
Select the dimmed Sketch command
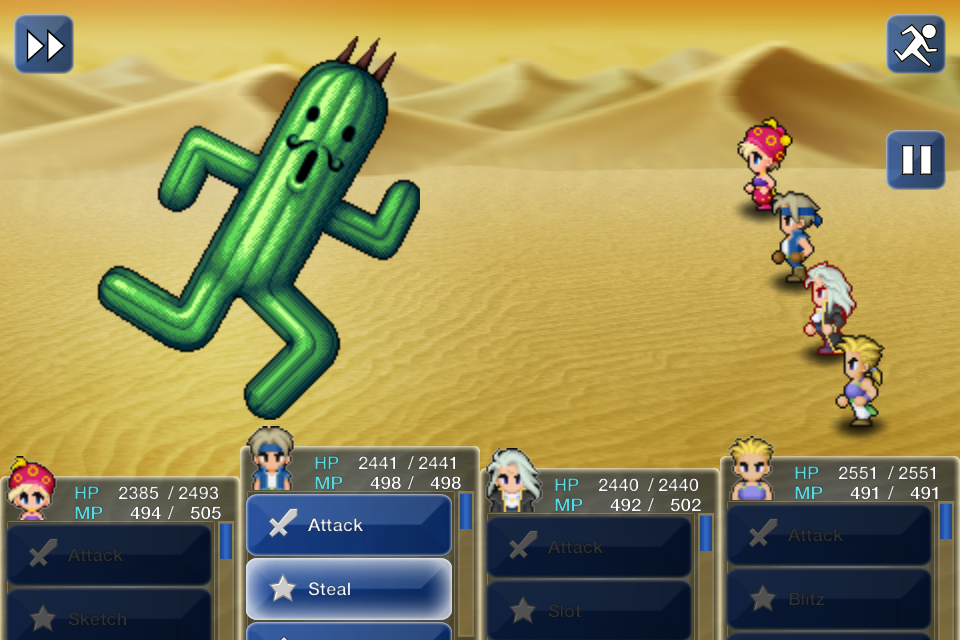pos(109,617)
